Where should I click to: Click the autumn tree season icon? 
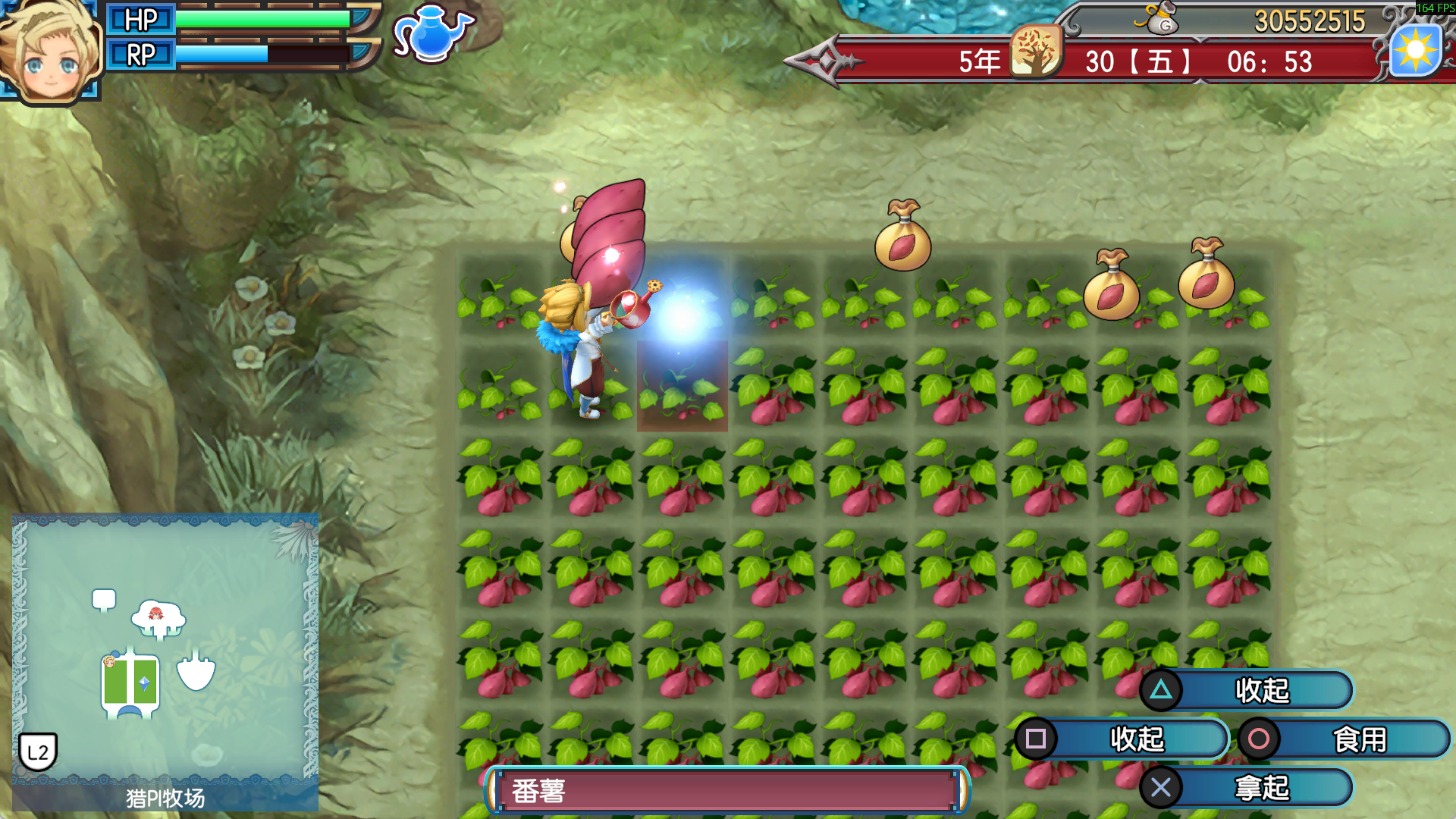1036,52
